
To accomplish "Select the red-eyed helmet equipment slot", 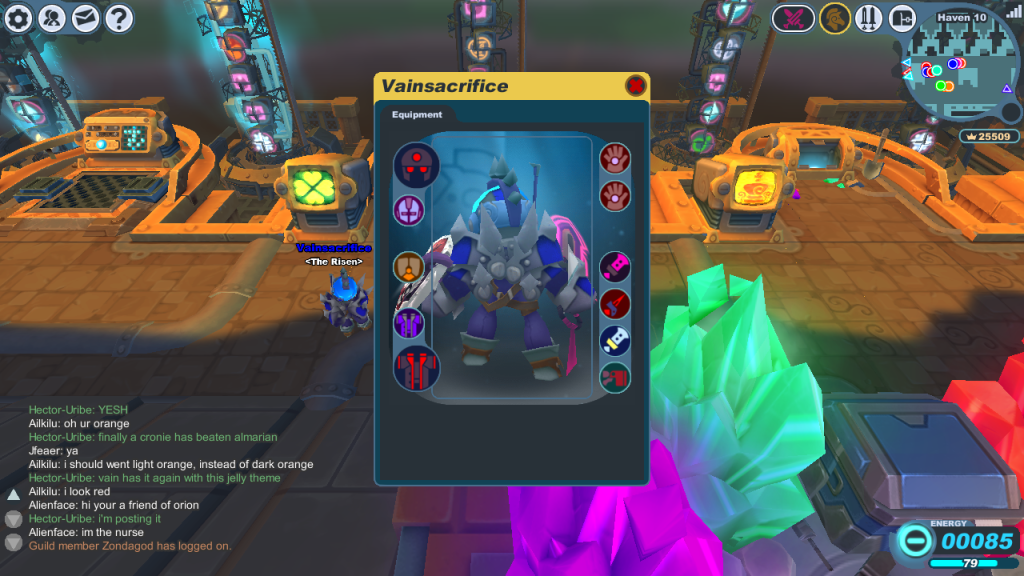I will pyautogui.click(x=416, y=163).
